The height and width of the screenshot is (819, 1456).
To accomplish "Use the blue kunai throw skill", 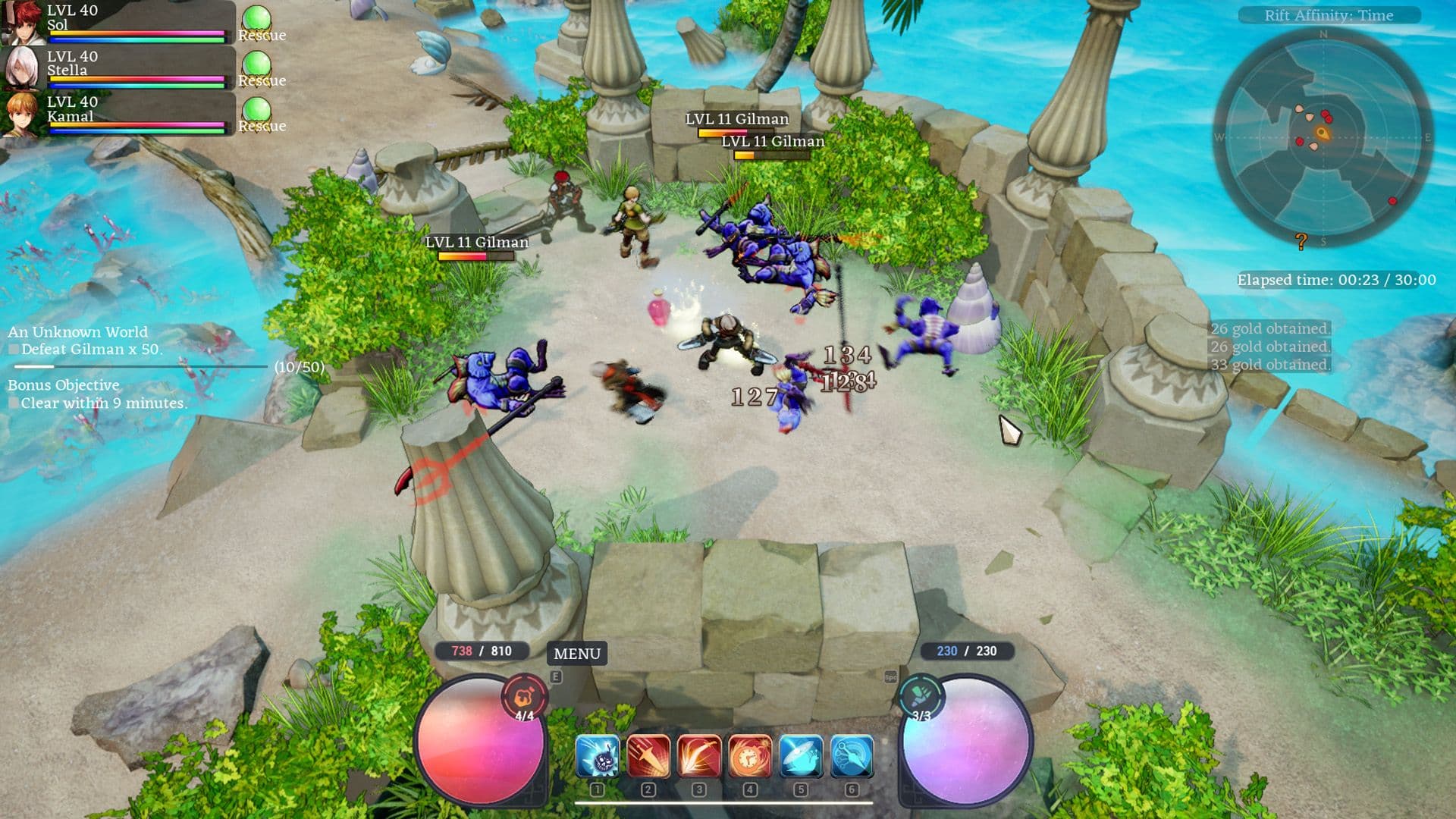I will pyautogui.click(x=852, y=757).
